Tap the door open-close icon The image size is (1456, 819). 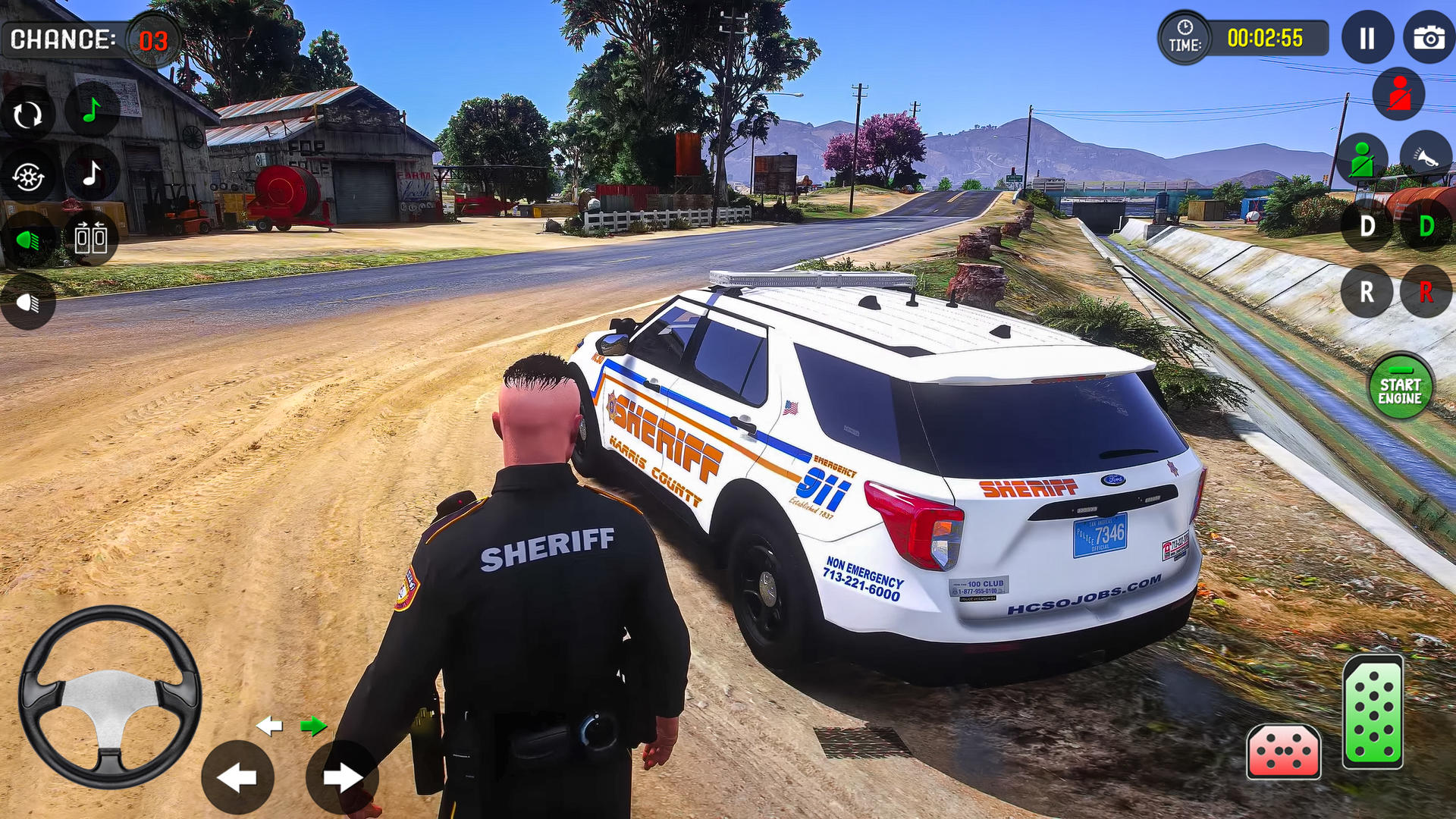pos(93,237)
